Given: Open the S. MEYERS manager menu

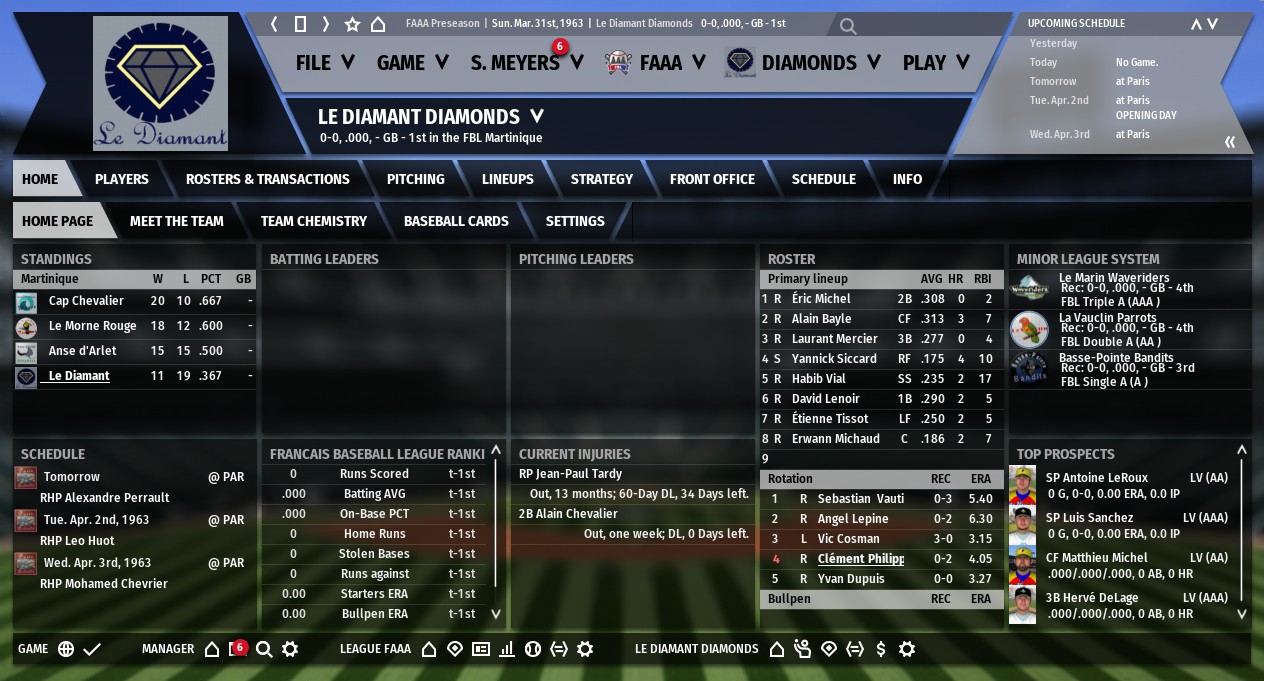Looking at the screenshot, I should pos(526,63).
